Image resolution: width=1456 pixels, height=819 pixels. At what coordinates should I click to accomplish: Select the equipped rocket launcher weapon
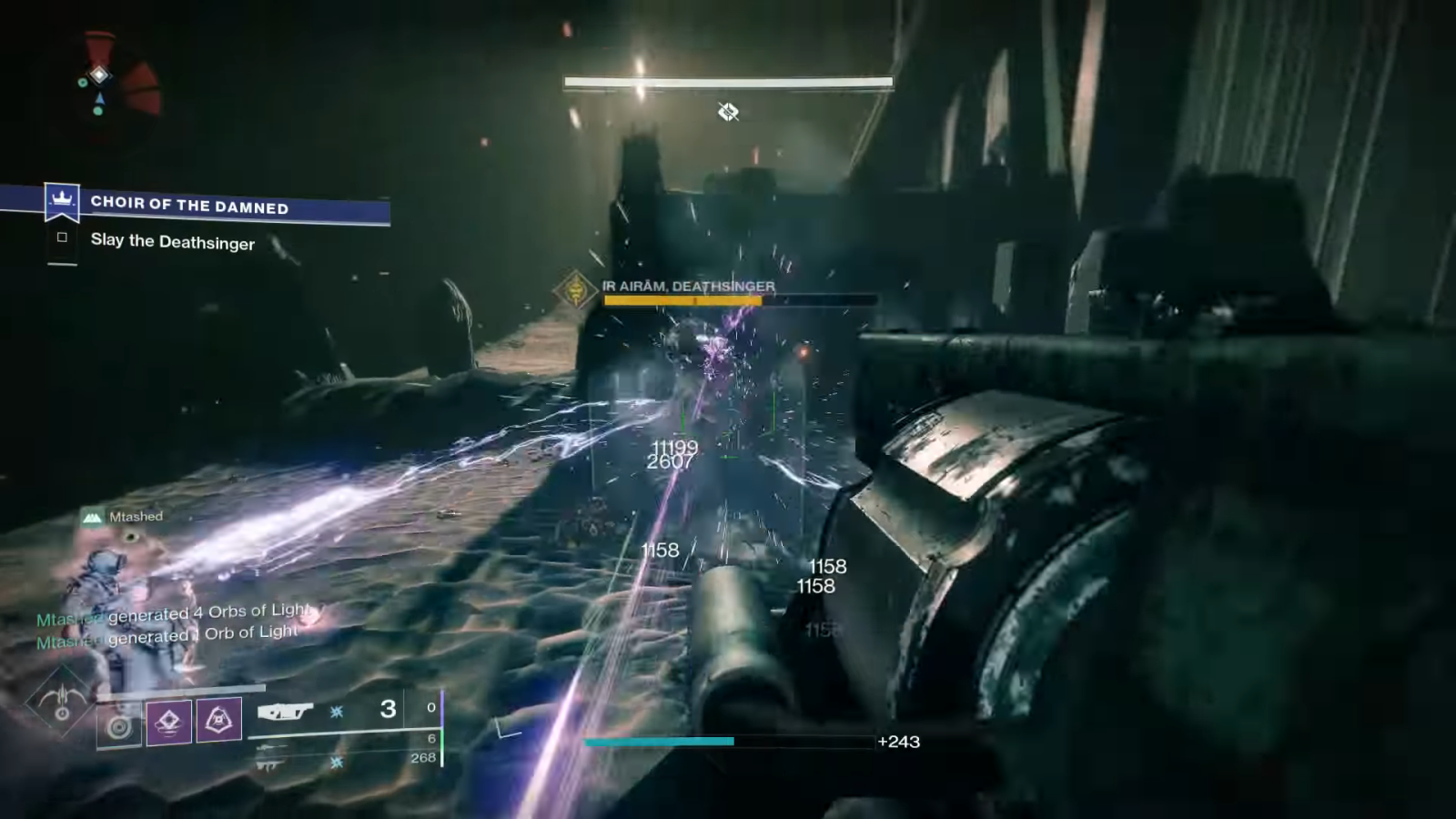[285, 711]
